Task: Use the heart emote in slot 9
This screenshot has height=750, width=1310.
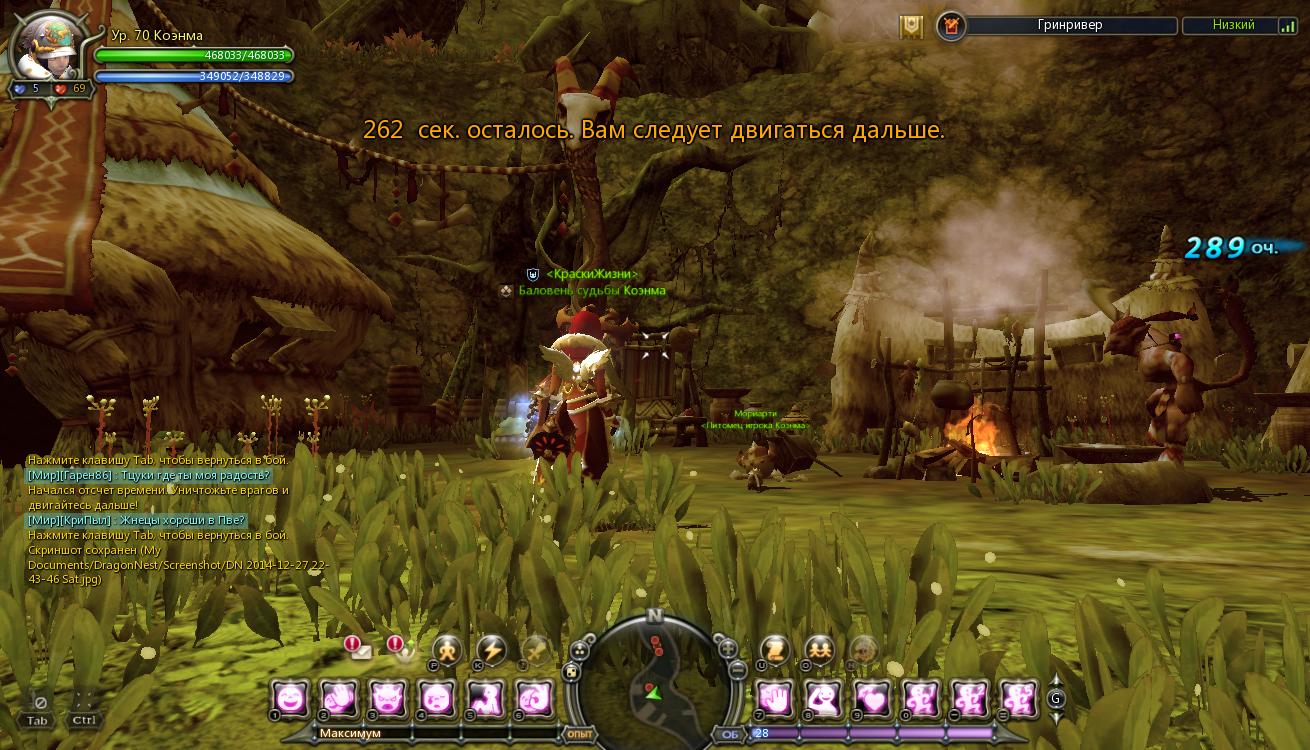Action: click(x=872, y=698)
